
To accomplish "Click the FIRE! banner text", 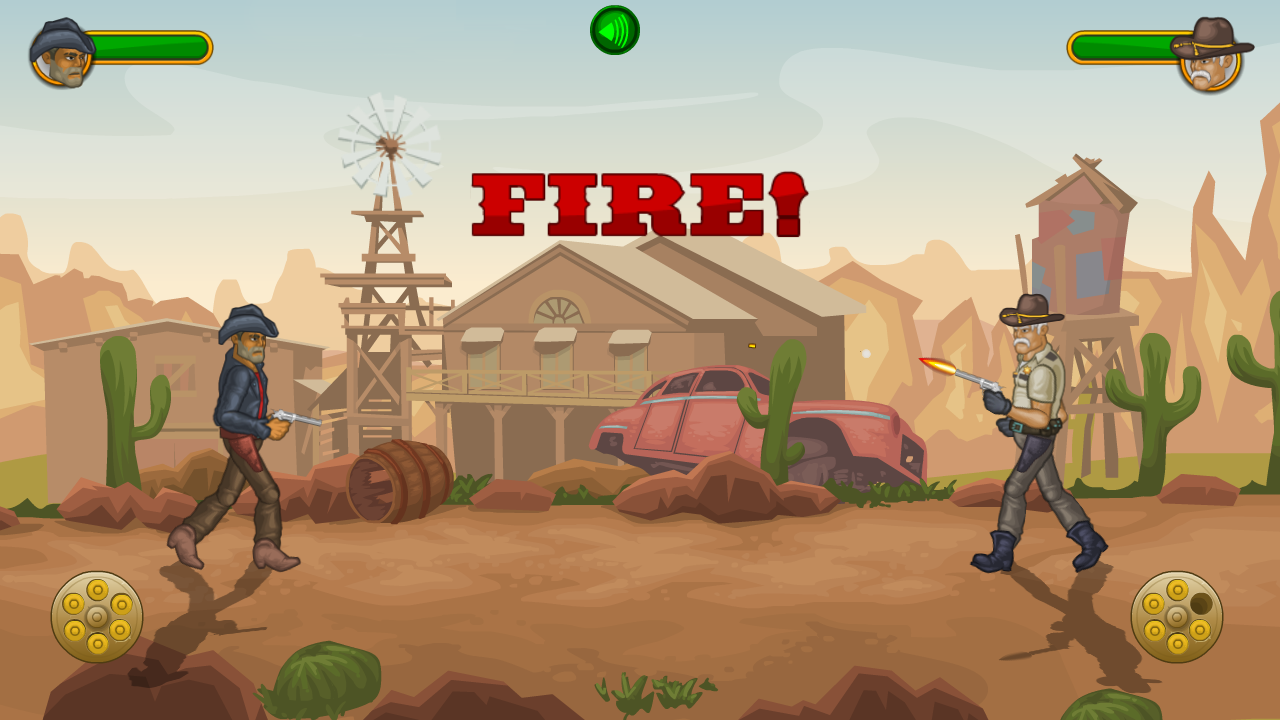I will 637,205.
